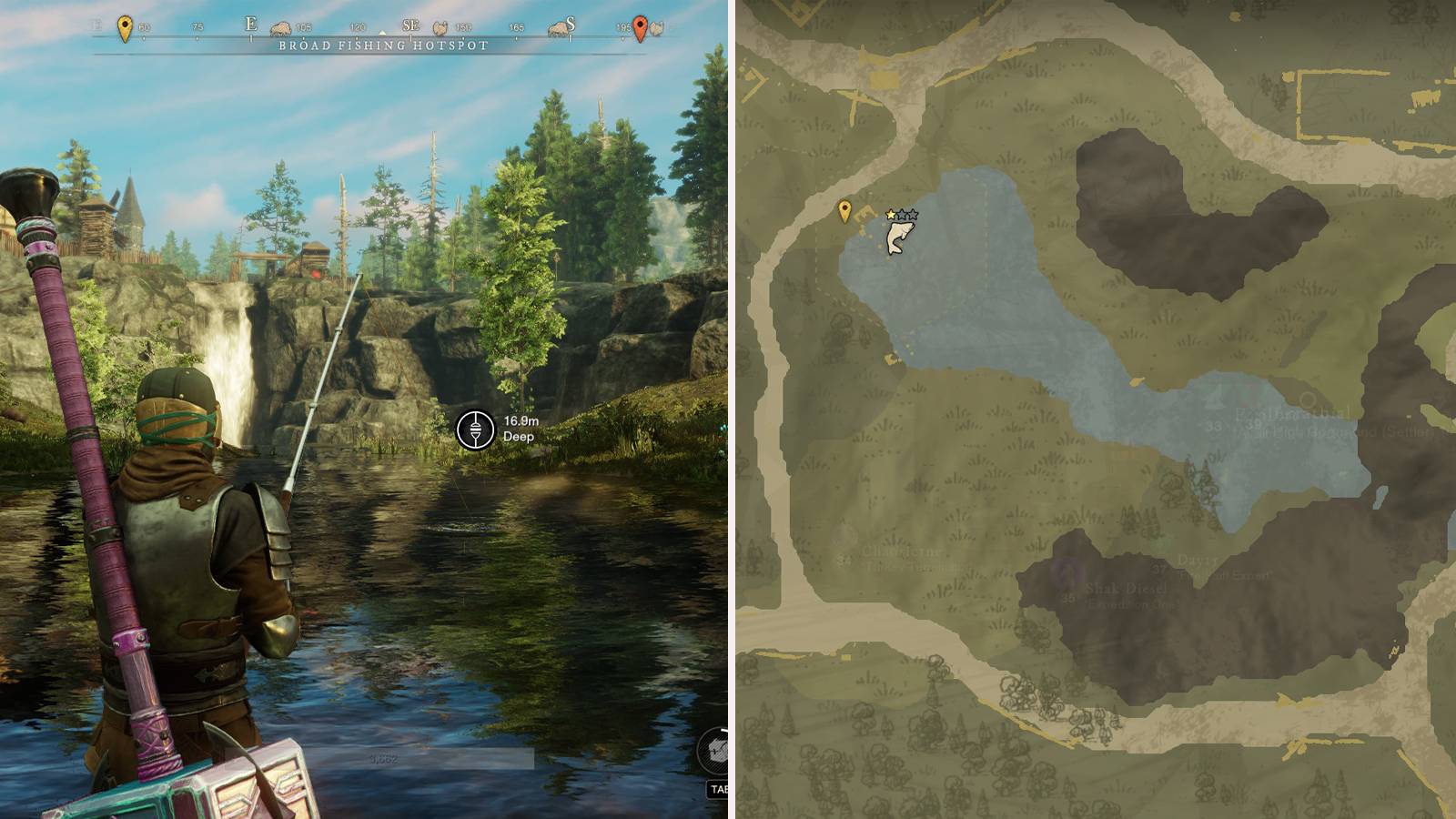Screen dimensions: 1456x819
Task: Click player marker 37 labeled Dayt1
Action: click(1159, 569)
